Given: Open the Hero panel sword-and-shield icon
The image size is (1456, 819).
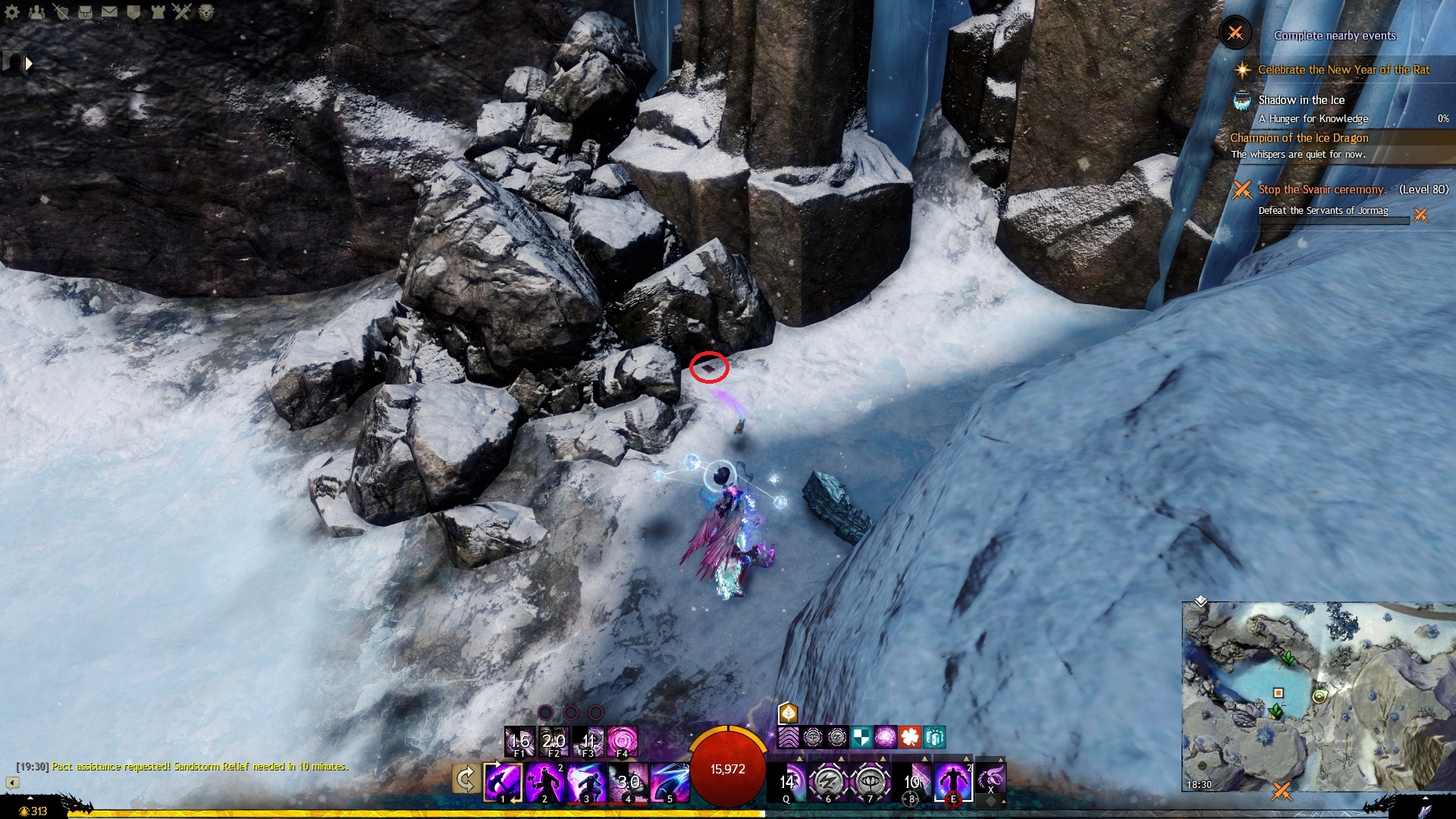Looking at the screenshot, I should tap(61, 12).
